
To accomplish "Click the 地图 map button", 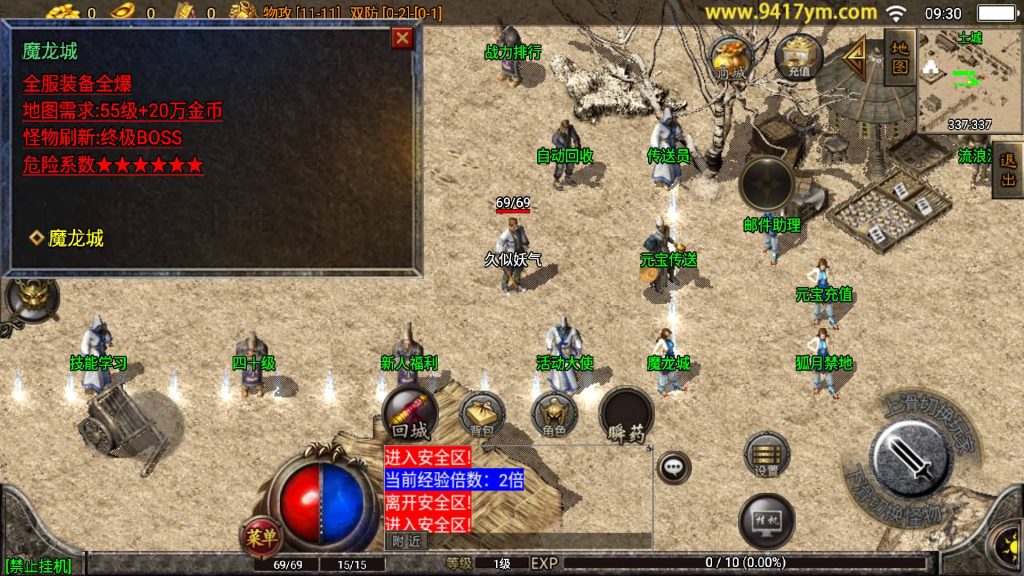I will [x=900, y=57].
